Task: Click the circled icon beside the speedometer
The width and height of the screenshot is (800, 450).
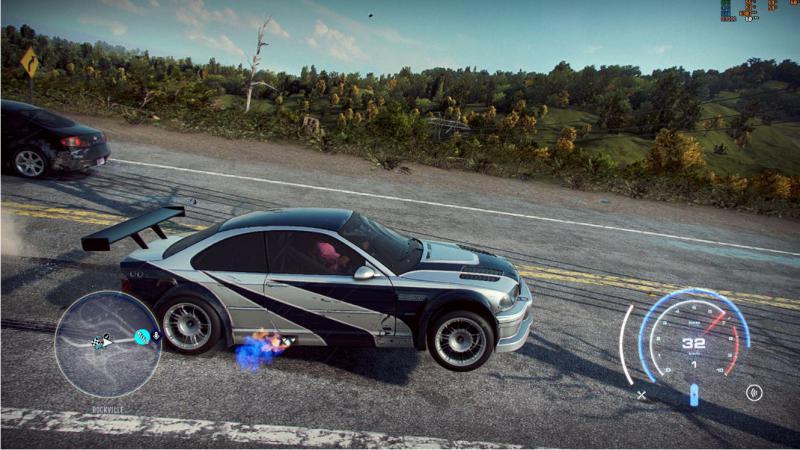Action: click(754, 393)
